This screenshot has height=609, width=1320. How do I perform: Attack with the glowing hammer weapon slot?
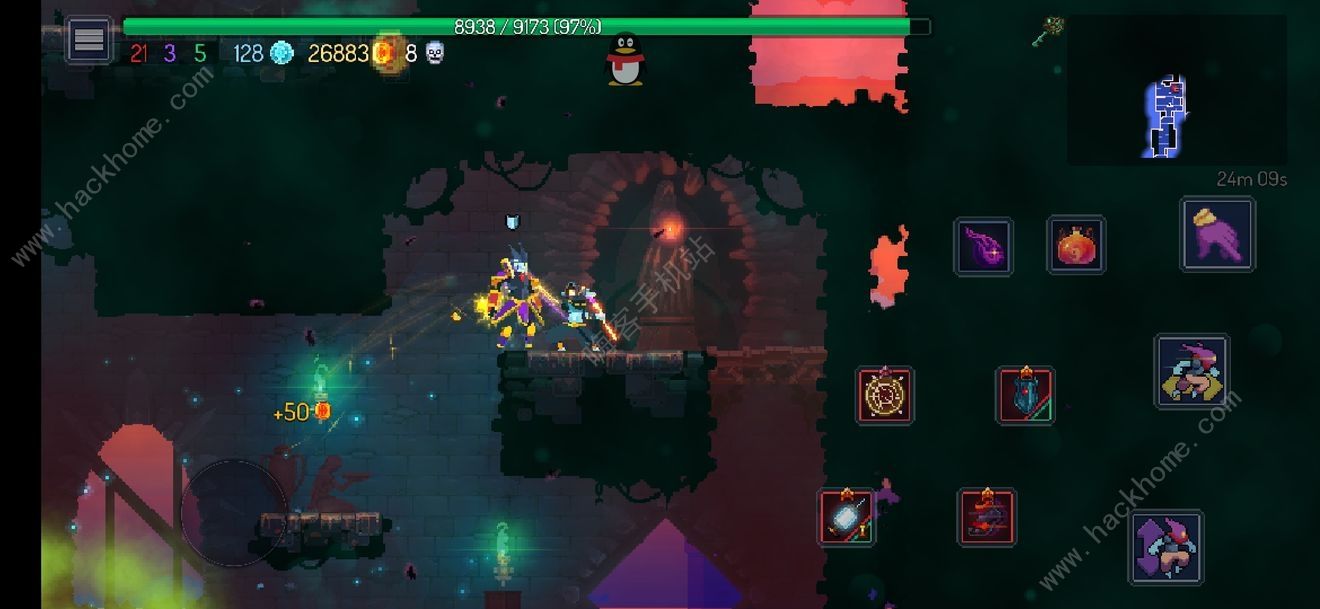coord(846,517)
